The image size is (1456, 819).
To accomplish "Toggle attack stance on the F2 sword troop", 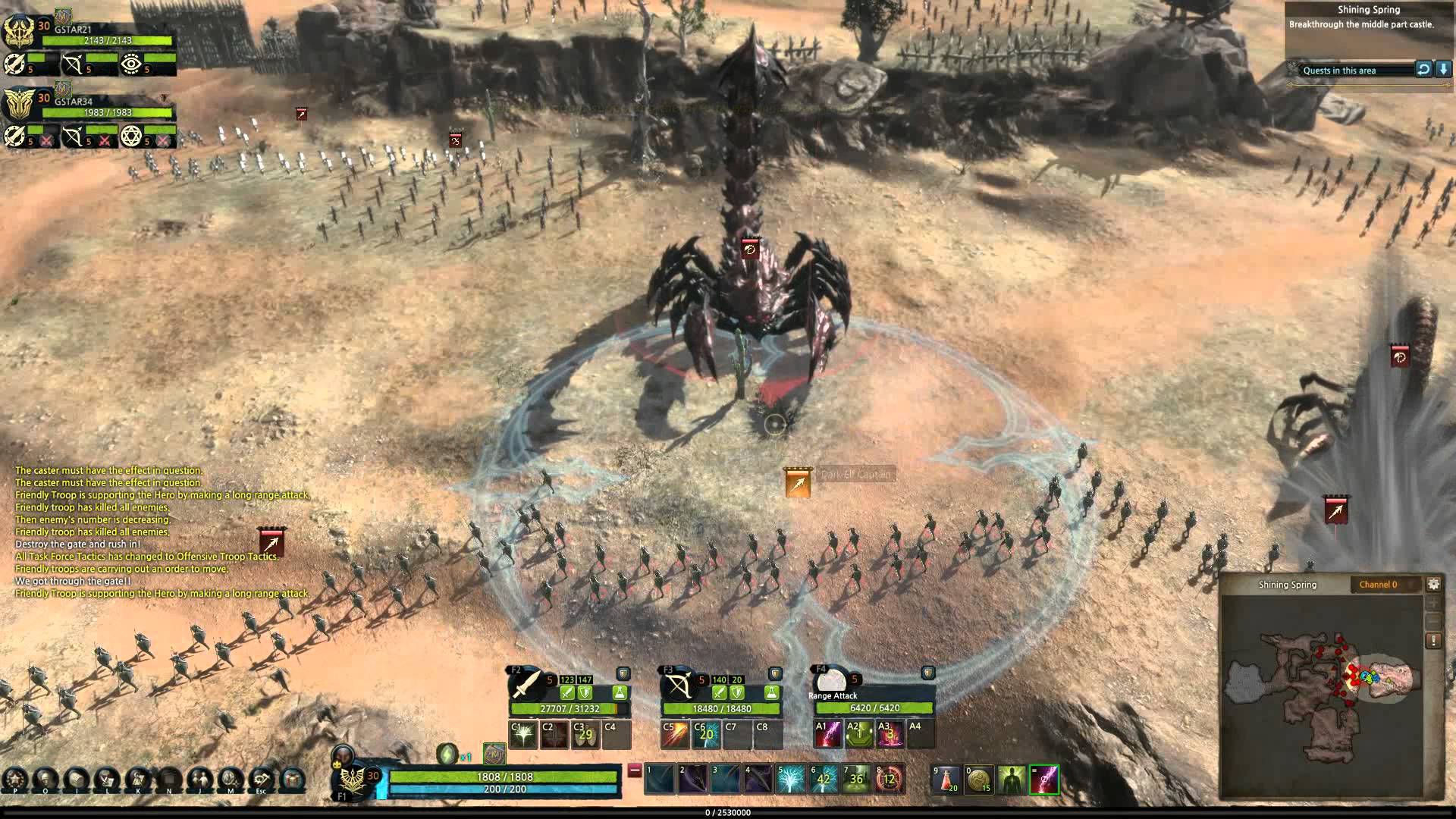I will (567, 692).
